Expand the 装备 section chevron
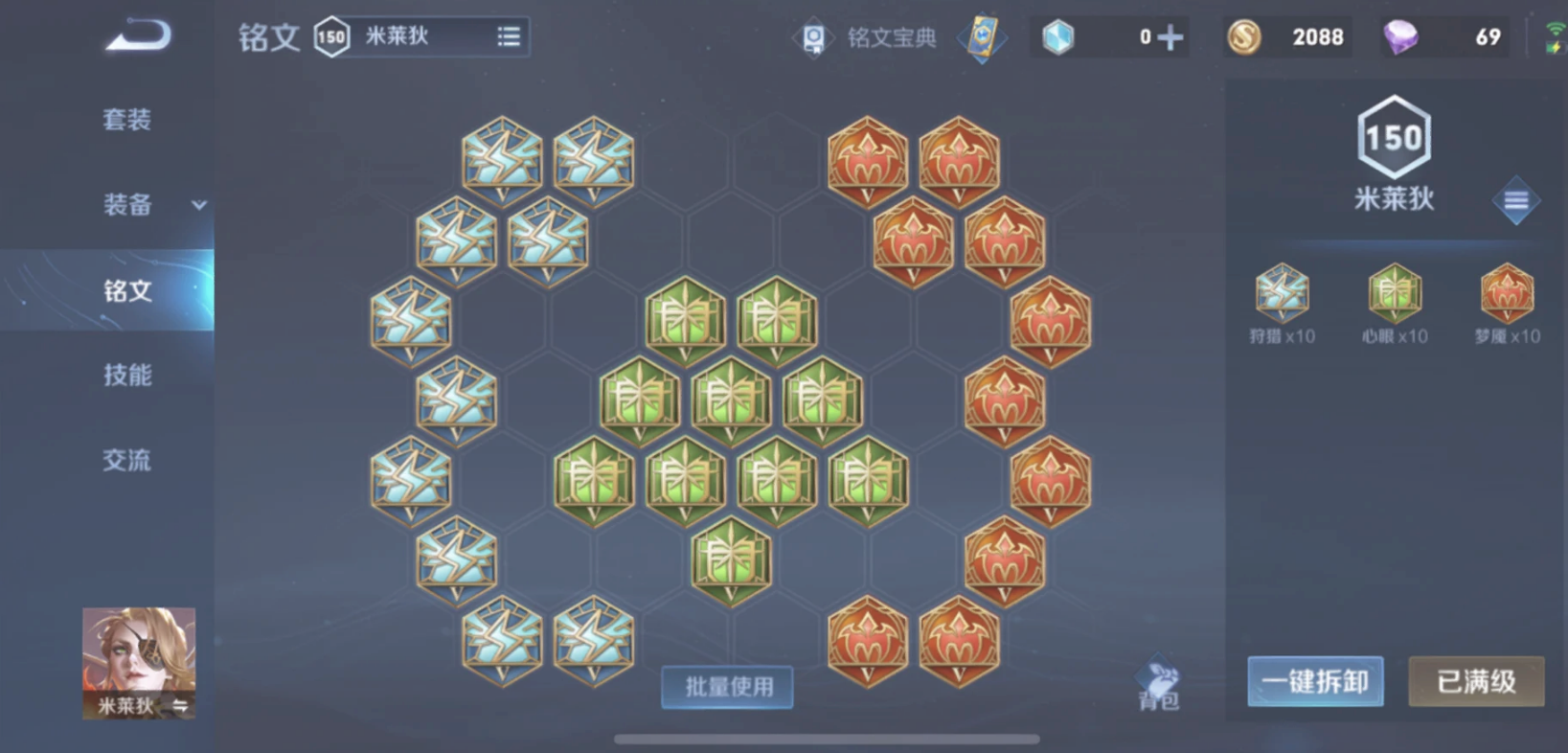Viewport: 1568px width, 753px height. [x=199, y=205]
